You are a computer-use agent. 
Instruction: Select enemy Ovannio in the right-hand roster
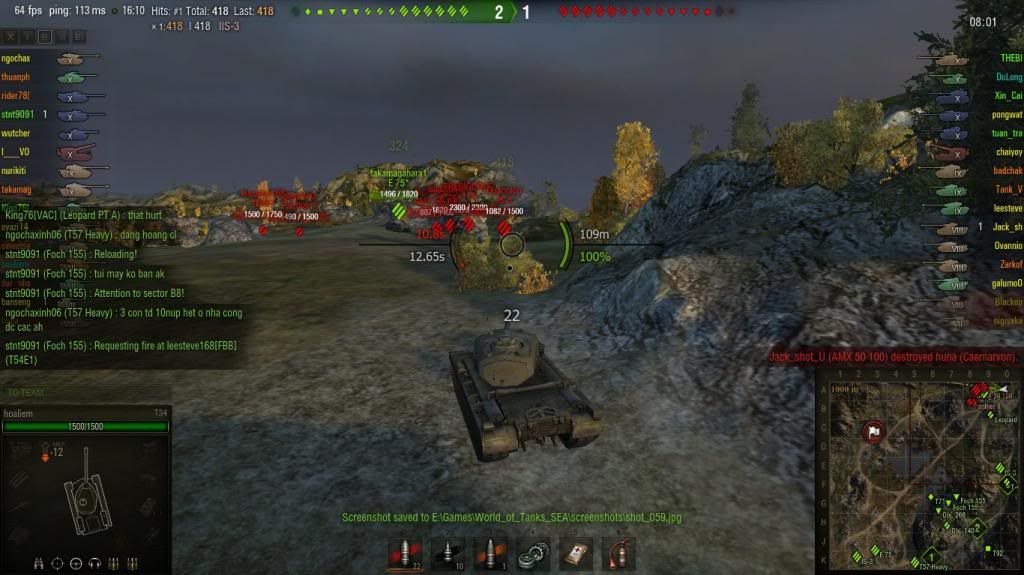pyautogui.click(x=1006, y=246)
